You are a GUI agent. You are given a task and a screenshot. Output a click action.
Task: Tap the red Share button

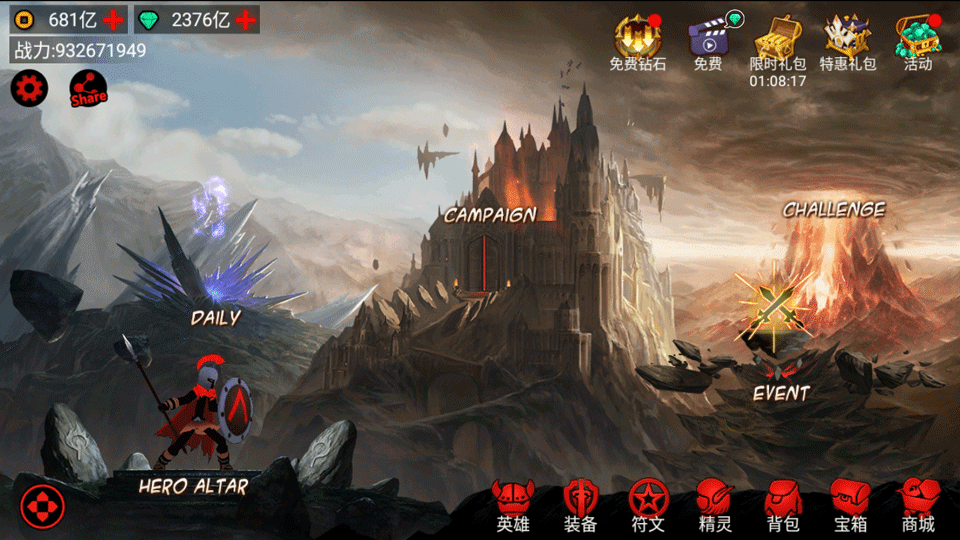pos(88,93)
